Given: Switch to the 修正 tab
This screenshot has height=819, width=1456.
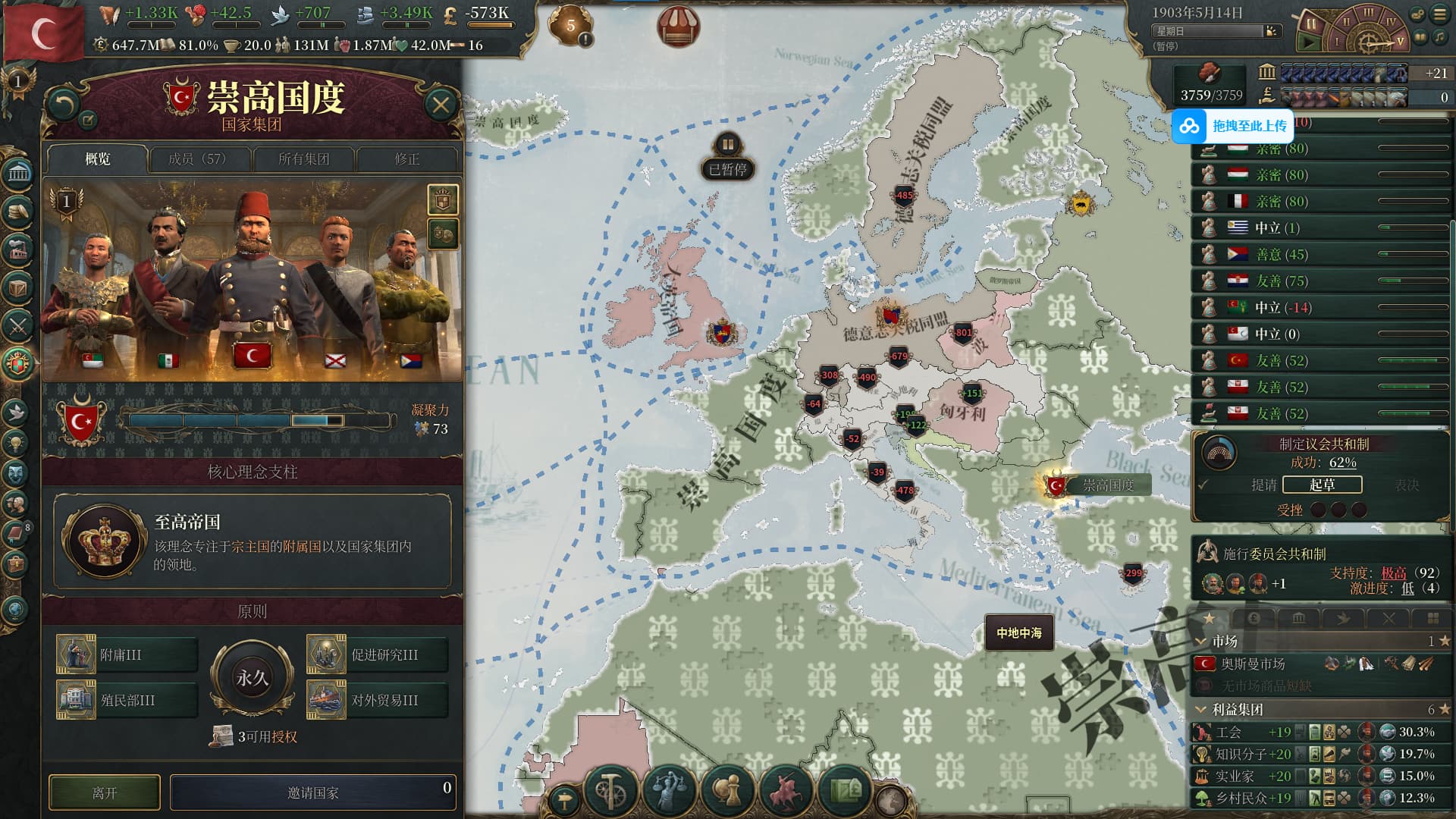Looking at the screenshot, I should [x=406, y=159].
